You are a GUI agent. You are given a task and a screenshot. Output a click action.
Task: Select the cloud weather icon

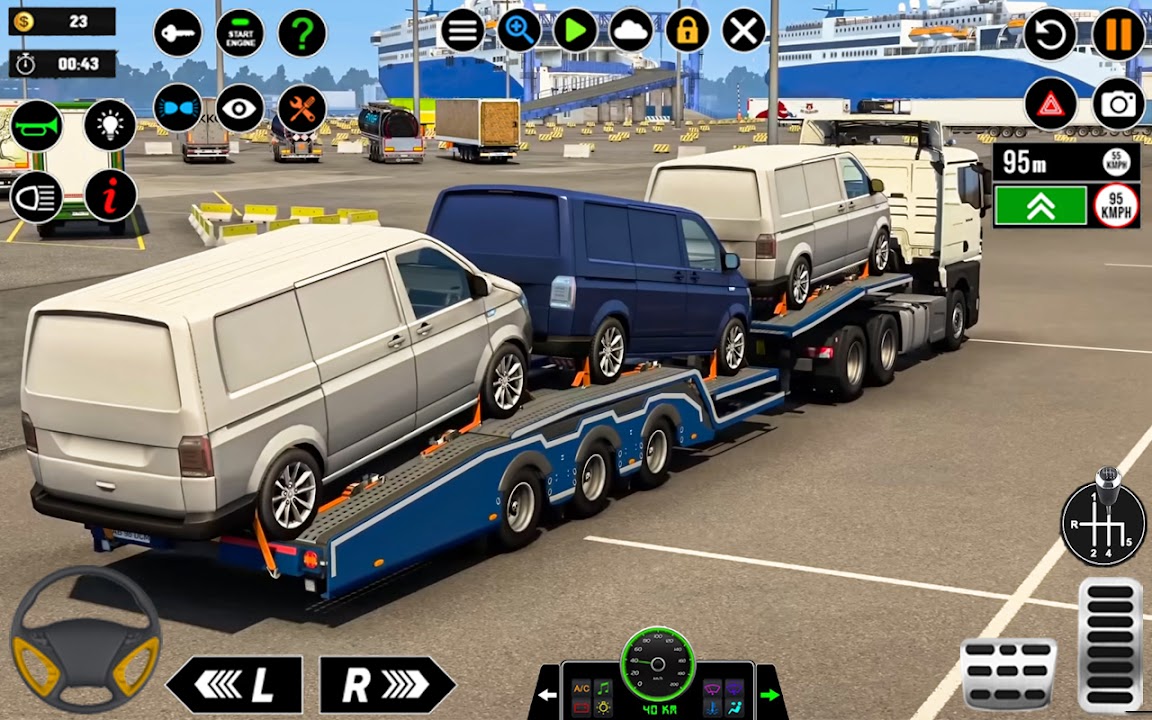click(631, 31)
